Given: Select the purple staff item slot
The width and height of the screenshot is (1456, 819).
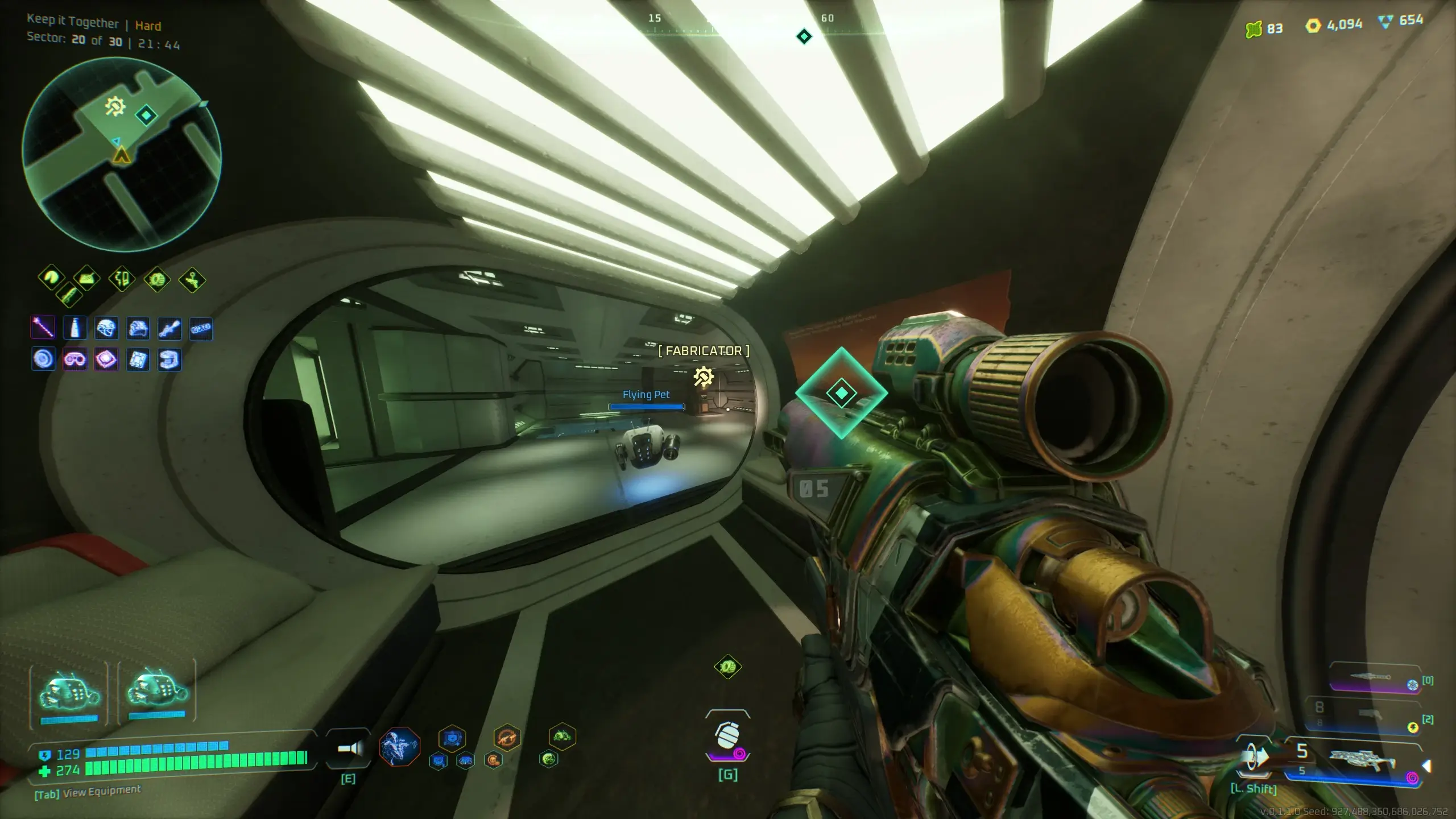Looking at the screenshot, I should (x=43, y=328).
